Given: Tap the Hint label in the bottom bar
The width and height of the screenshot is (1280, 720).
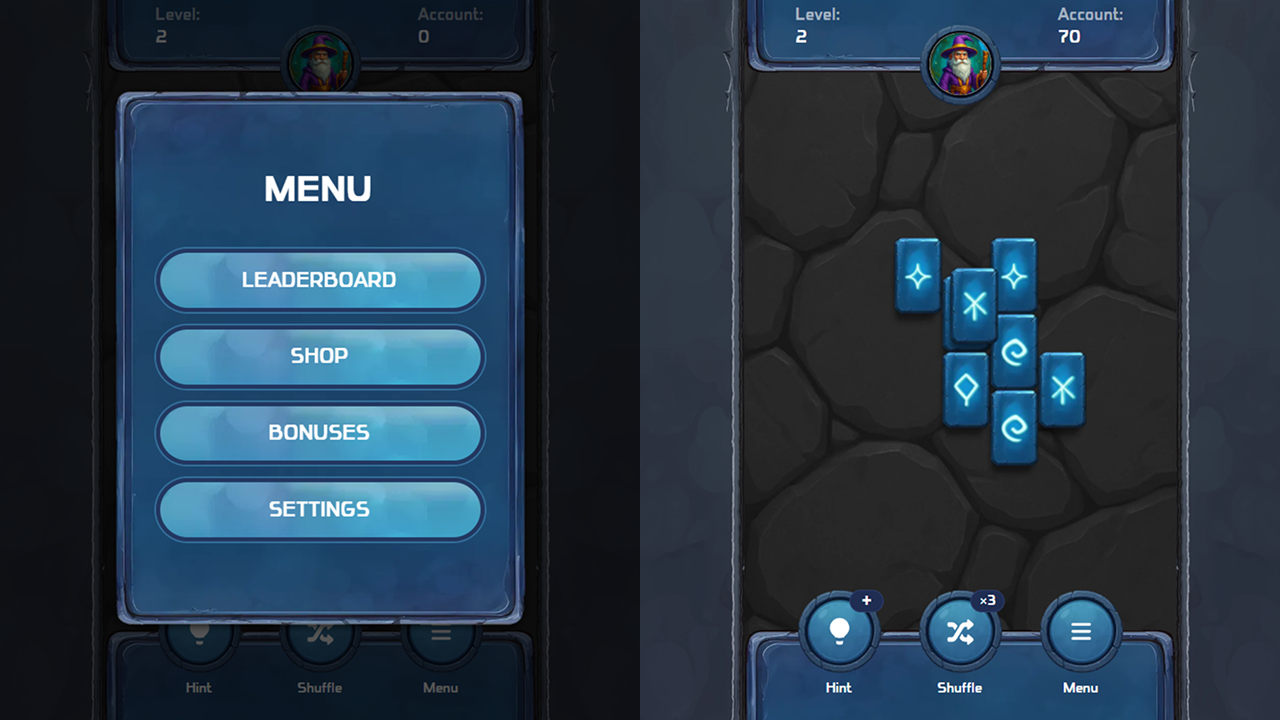Looking at the screenshot, I should click(838, 687).
